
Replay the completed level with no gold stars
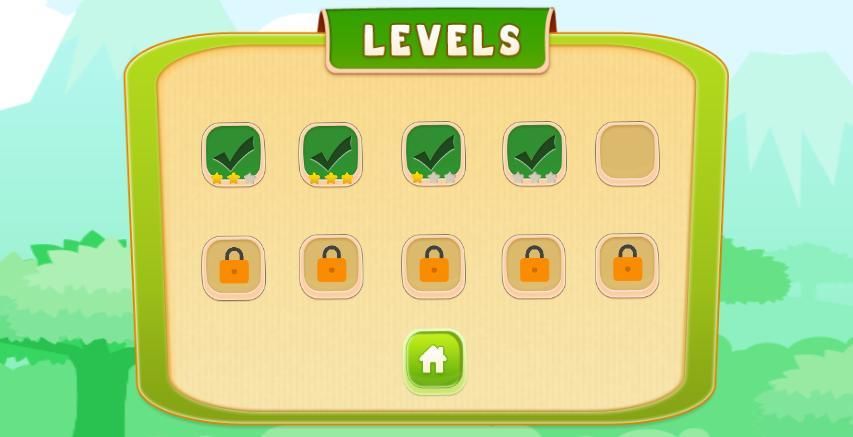coord(534,154)
